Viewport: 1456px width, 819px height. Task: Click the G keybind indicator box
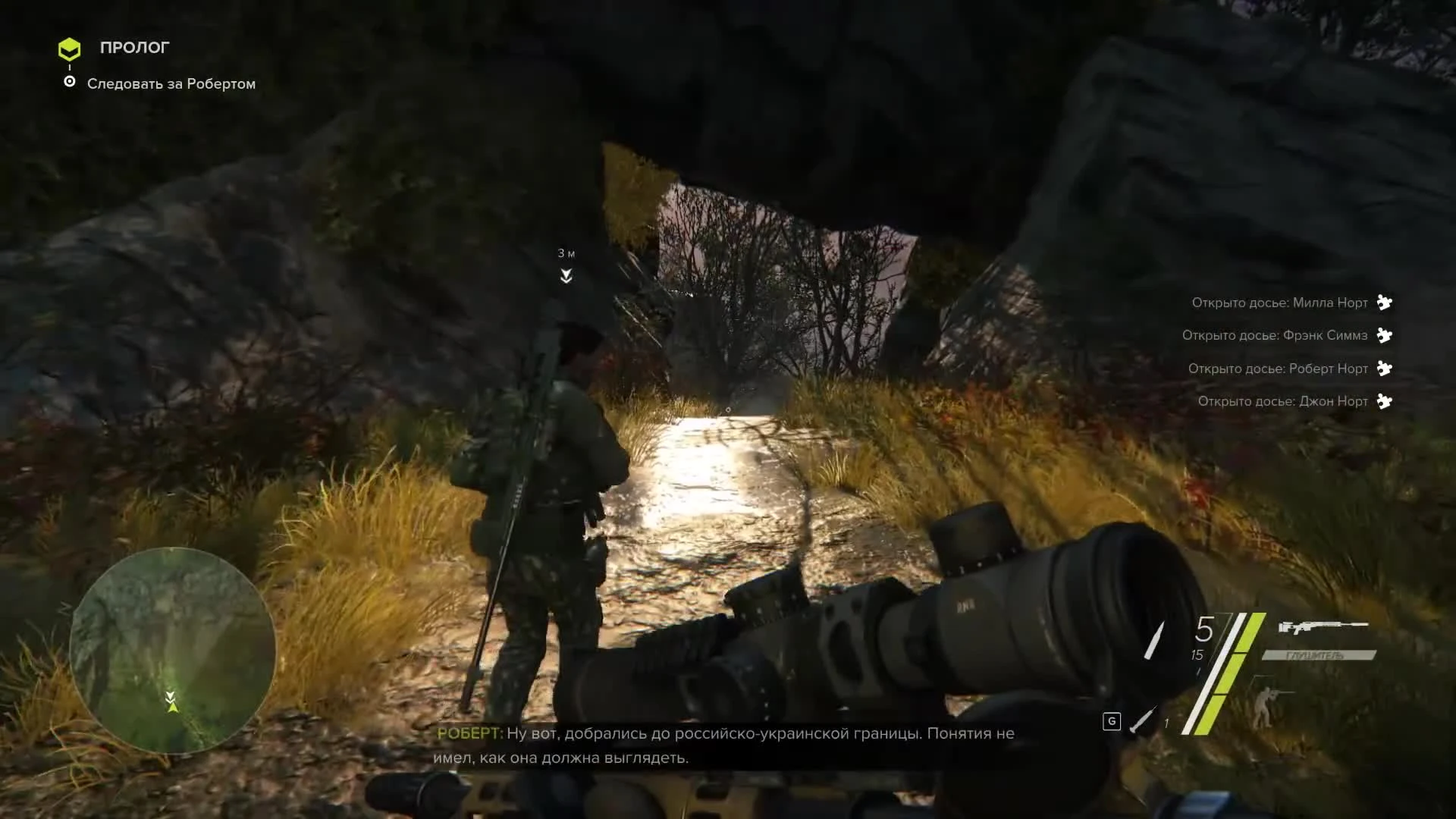click(x=1110, y=720)
